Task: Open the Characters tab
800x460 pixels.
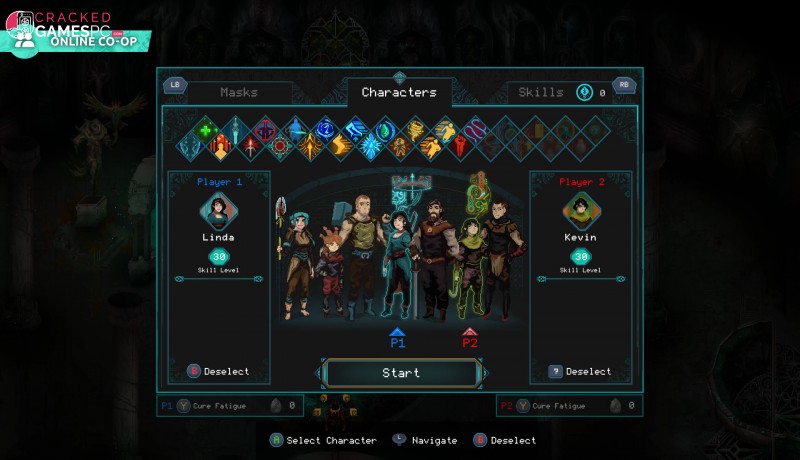Action: [x=399, y=93]
